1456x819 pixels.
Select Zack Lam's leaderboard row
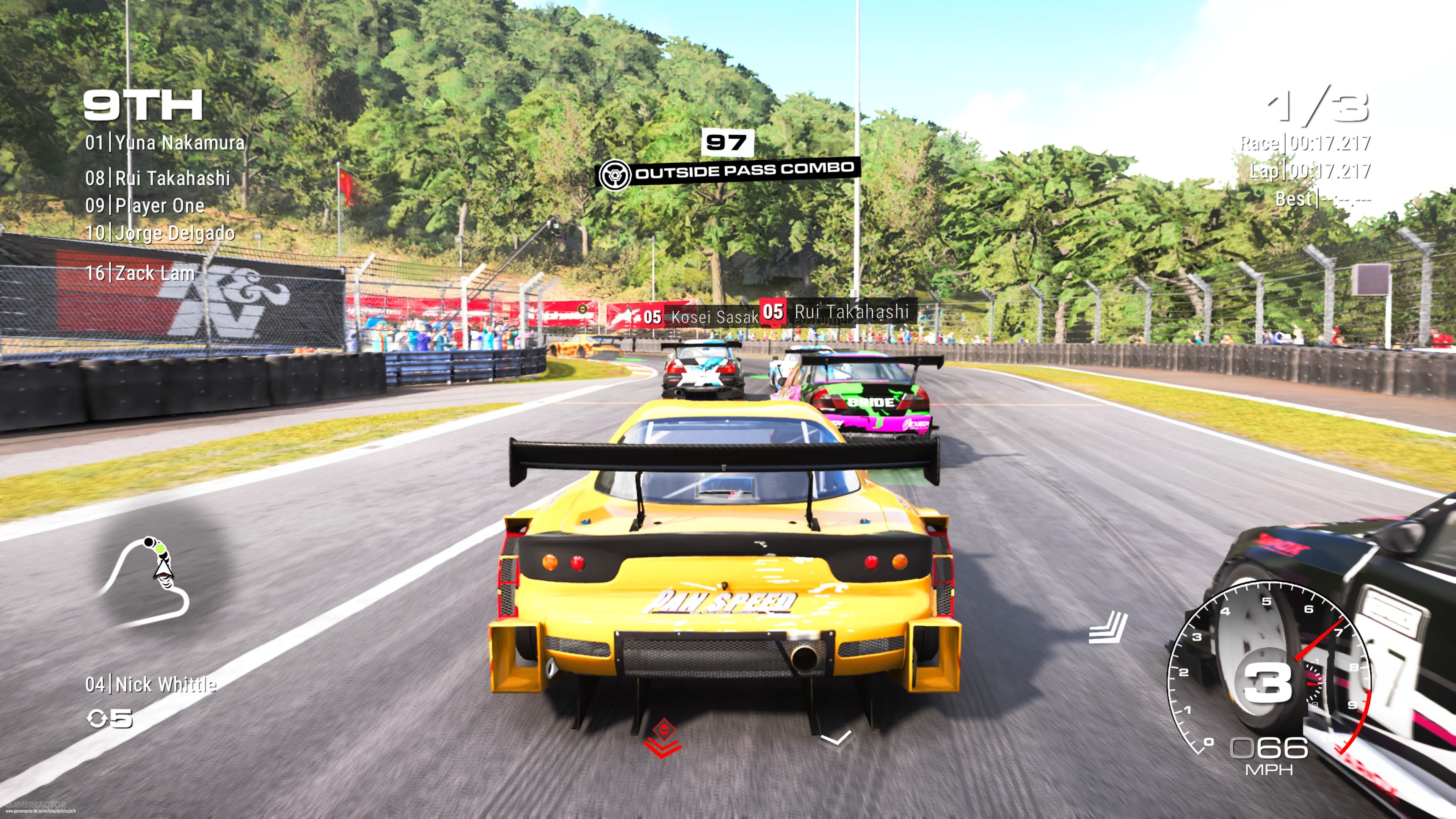[x=140, y=273]
